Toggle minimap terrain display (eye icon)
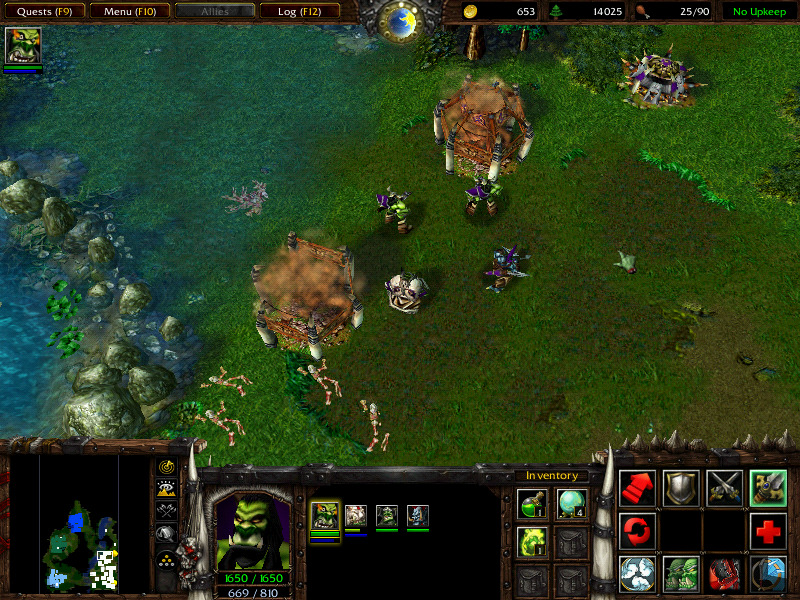 pos(167,488)
